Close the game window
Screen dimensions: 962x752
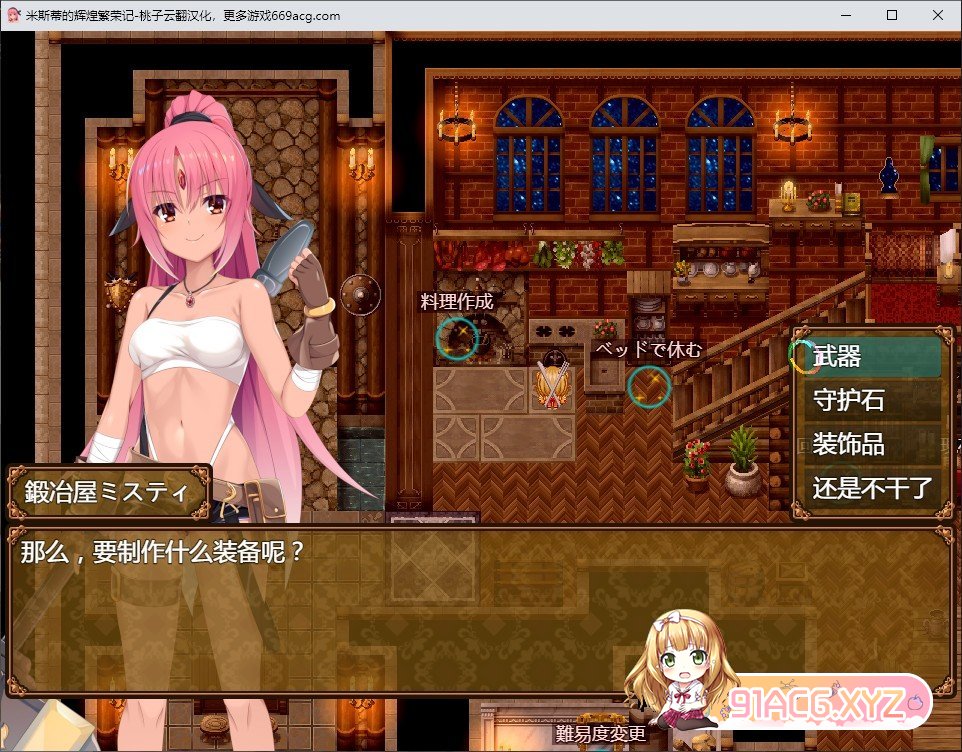938,15
